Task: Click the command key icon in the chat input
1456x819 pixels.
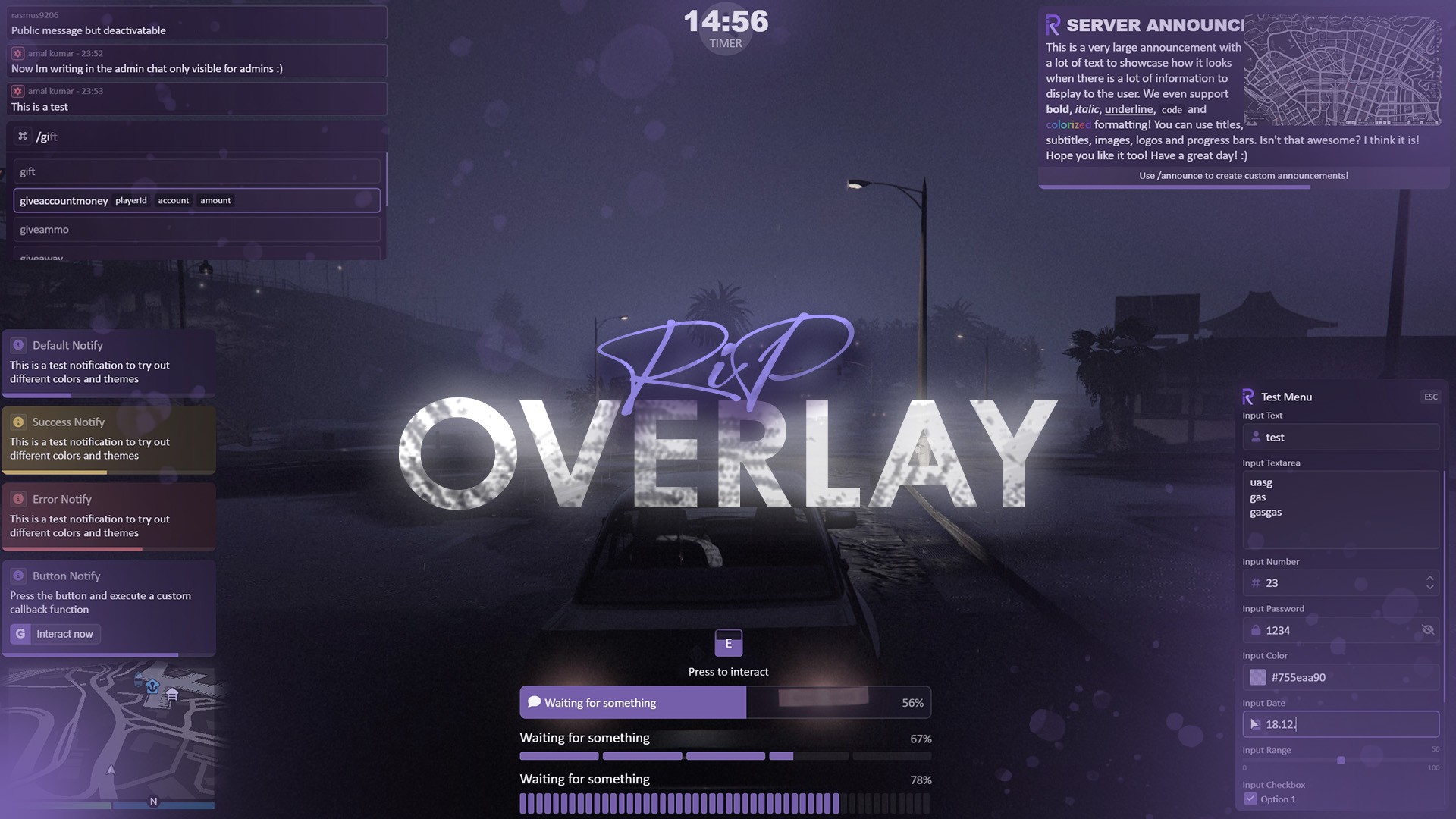Action: coord(21,135)
